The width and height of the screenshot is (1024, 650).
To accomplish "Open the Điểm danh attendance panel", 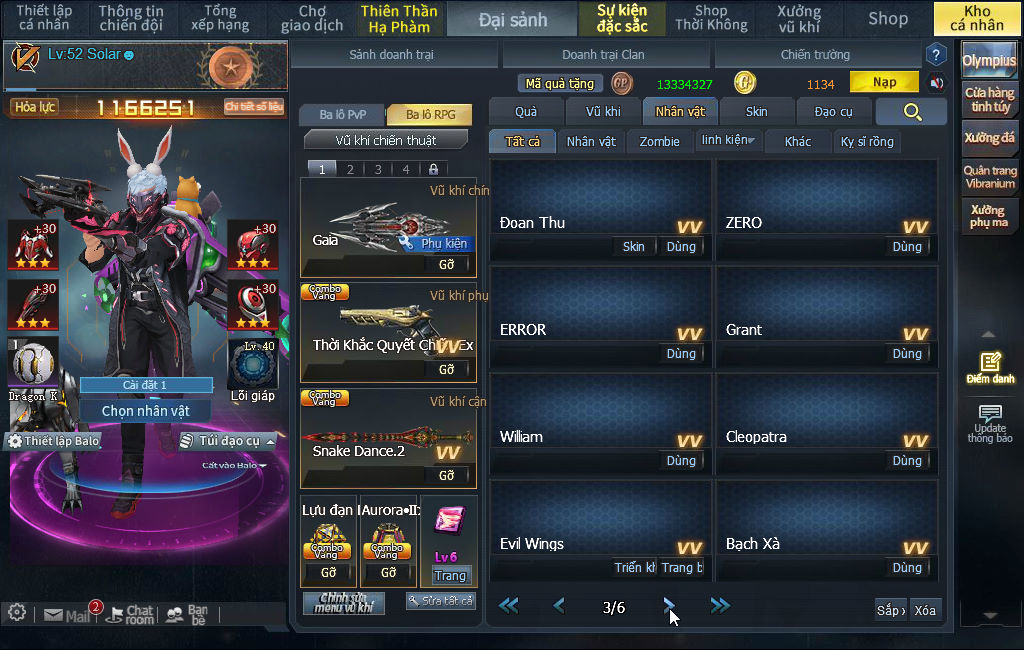I will point(990,368).
